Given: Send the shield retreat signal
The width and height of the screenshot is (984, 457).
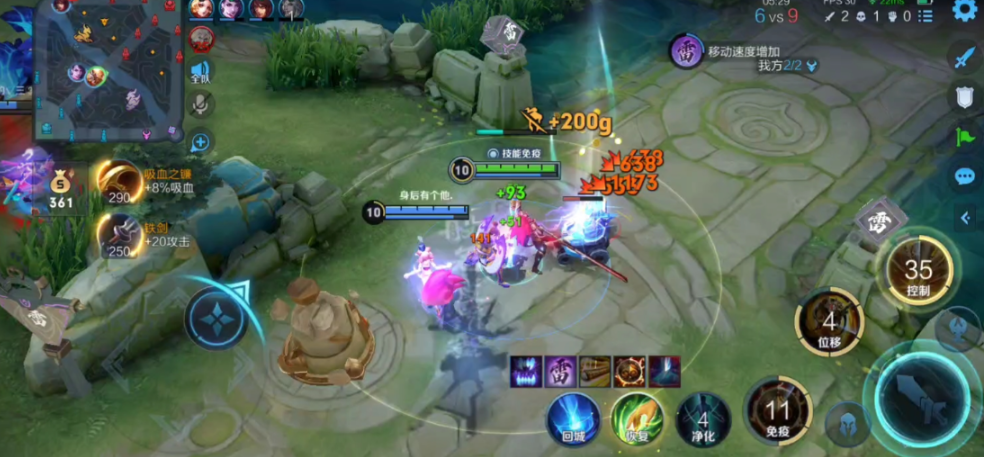Looking at the screenshot, I should pos(964,97).
